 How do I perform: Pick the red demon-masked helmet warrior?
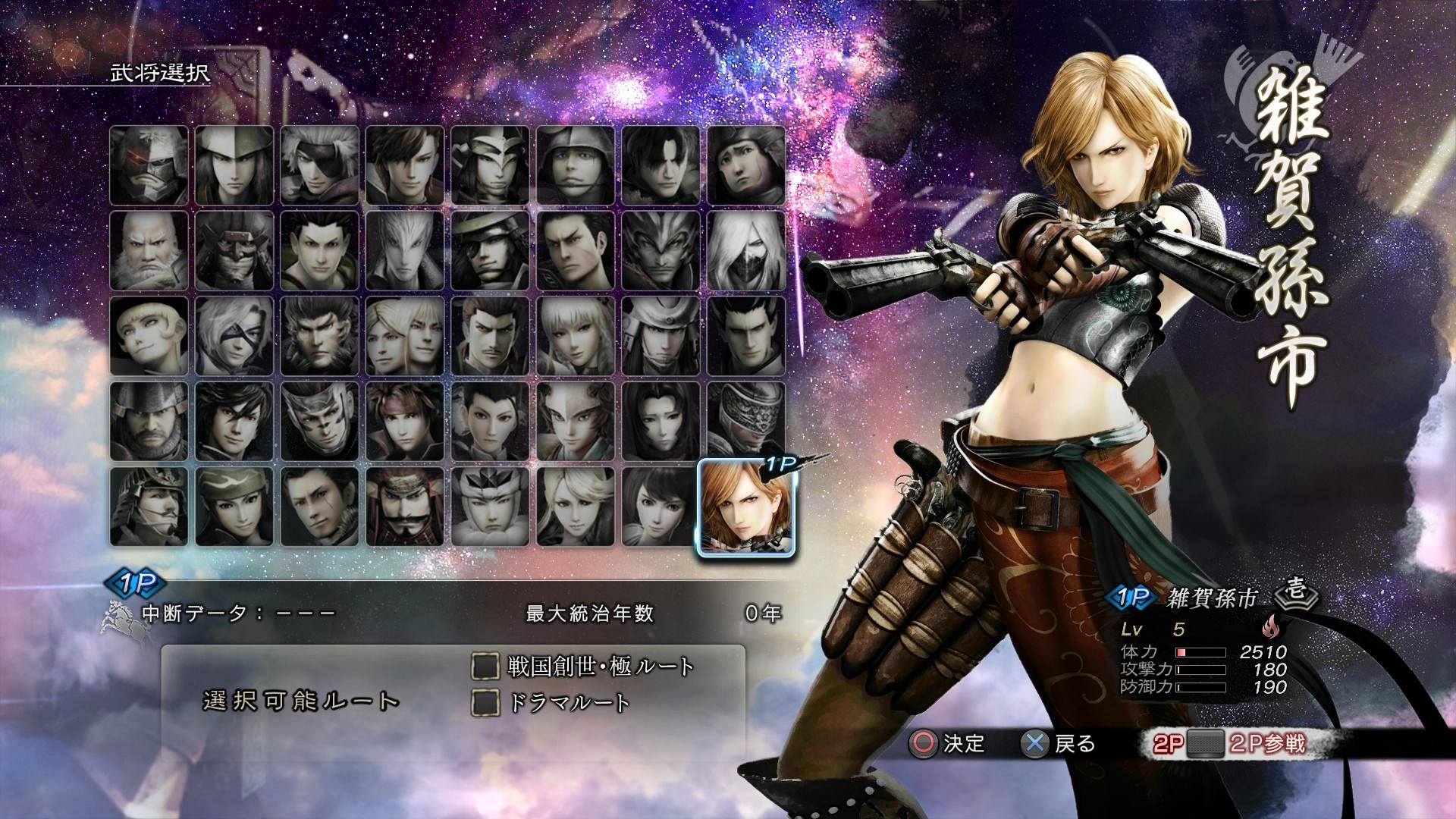tap(234, 251)
